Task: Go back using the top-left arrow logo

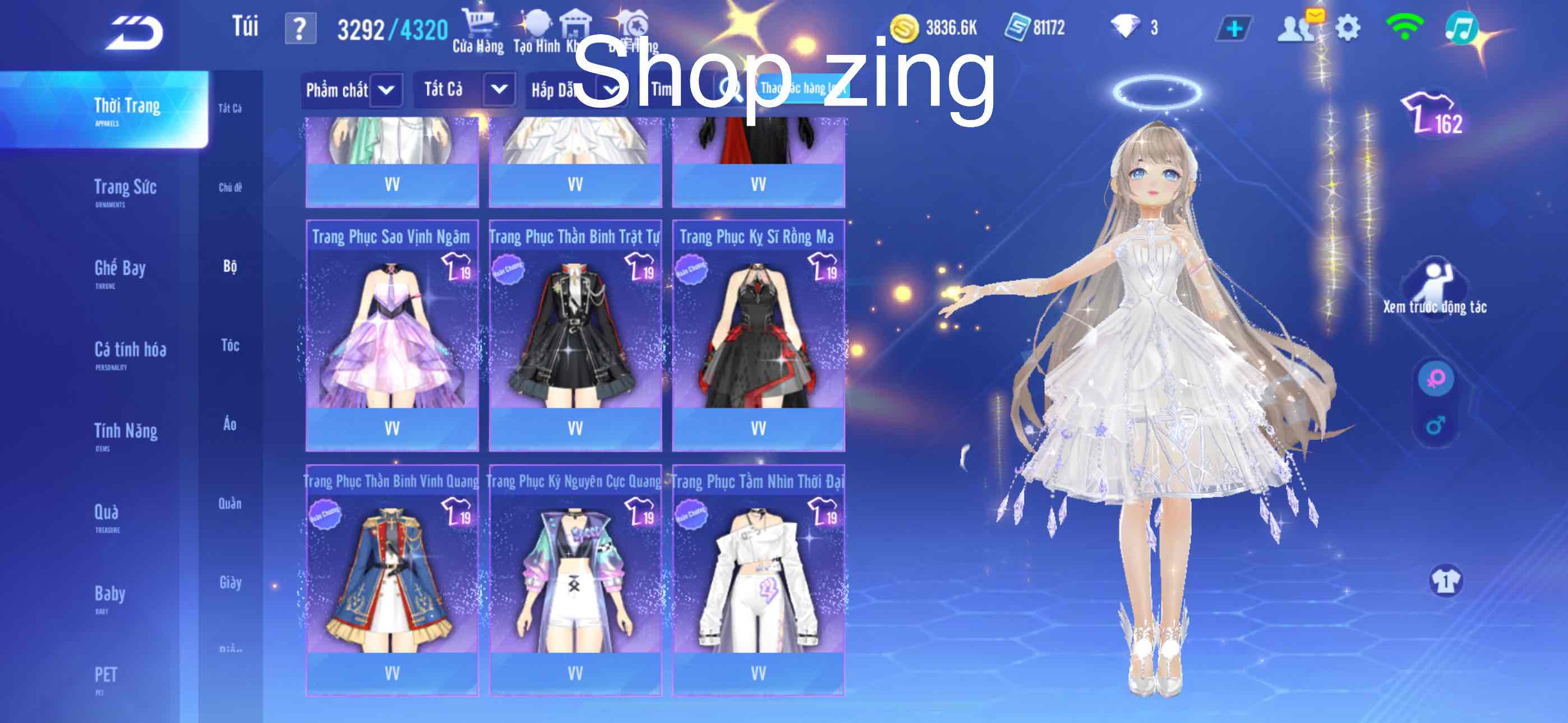Action: [x=135, y=31]
